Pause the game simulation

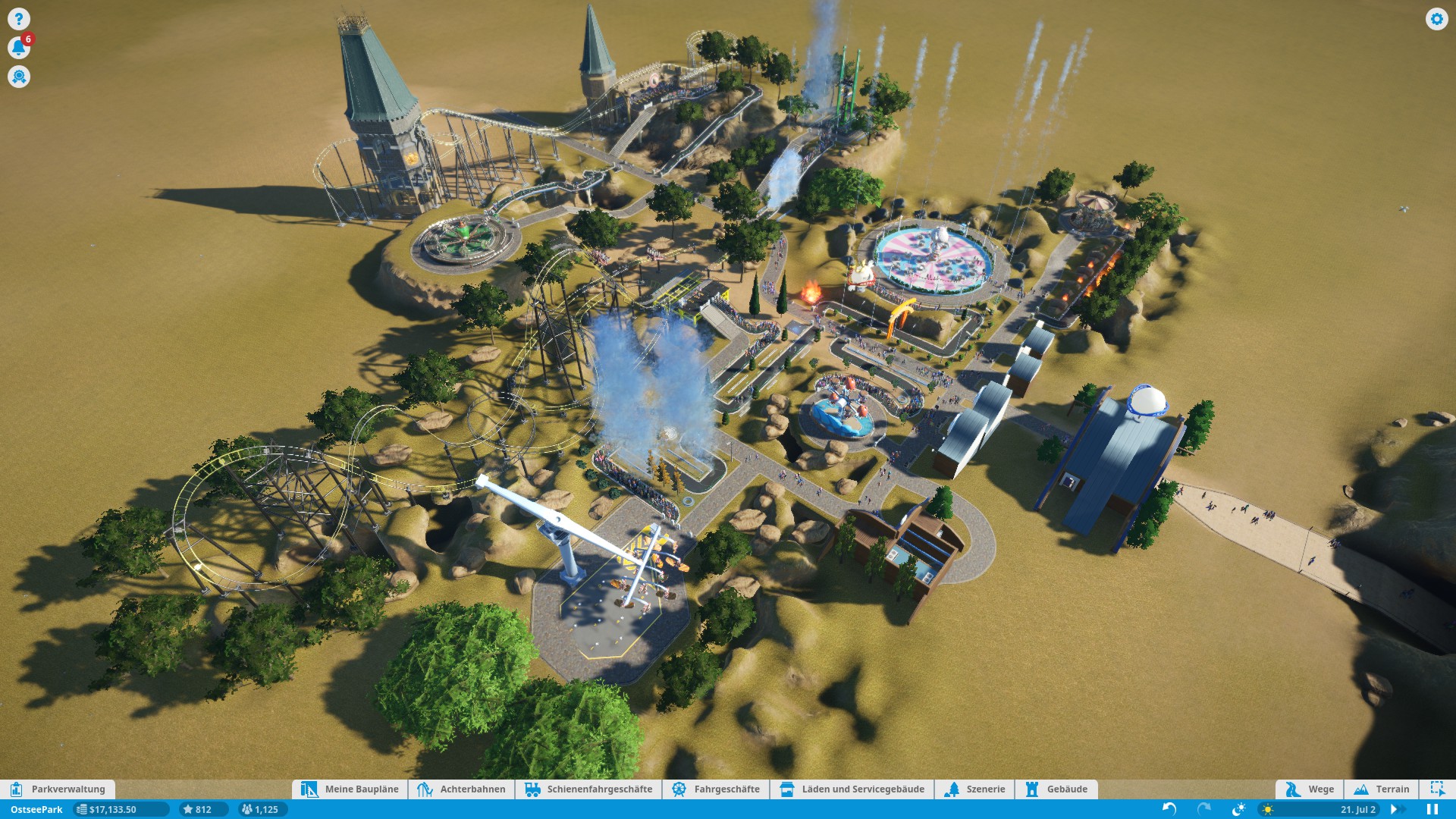pyautogui.click(x=1432, y=809)
